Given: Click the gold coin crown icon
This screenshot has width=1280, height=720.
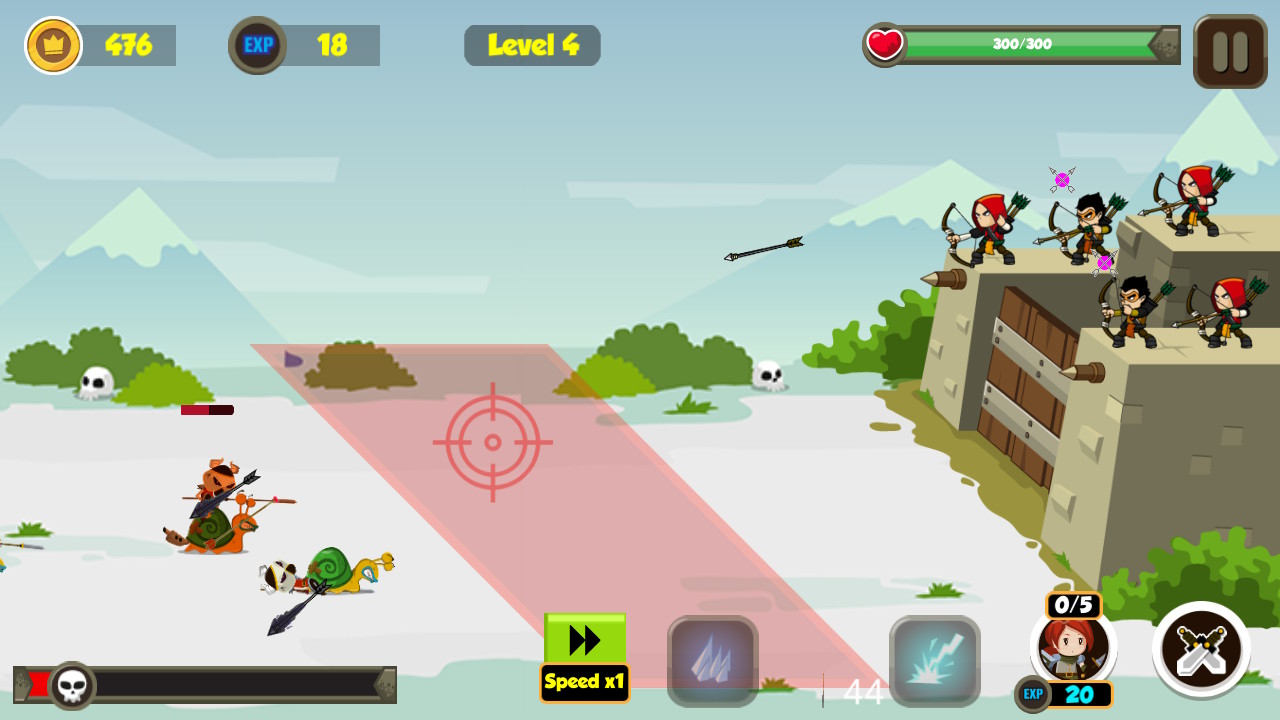Looking at the screenshot, I should pos(55,45).
